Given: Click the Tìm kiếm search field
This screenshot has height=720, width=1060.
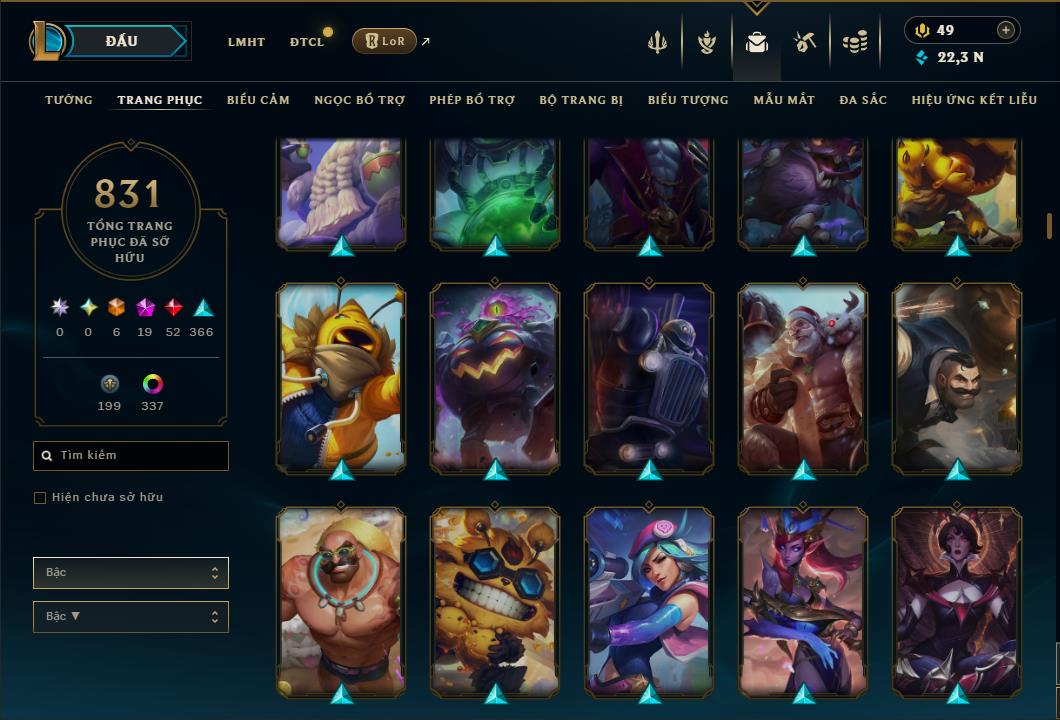Looking at the screenshot, I should [131, 456].
